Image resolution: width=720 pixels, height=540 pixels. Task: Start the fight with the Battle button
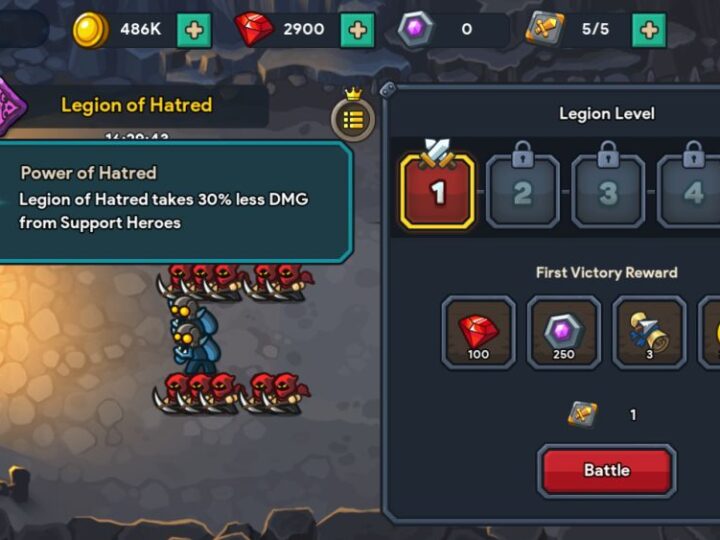click(x=606, y=470)
